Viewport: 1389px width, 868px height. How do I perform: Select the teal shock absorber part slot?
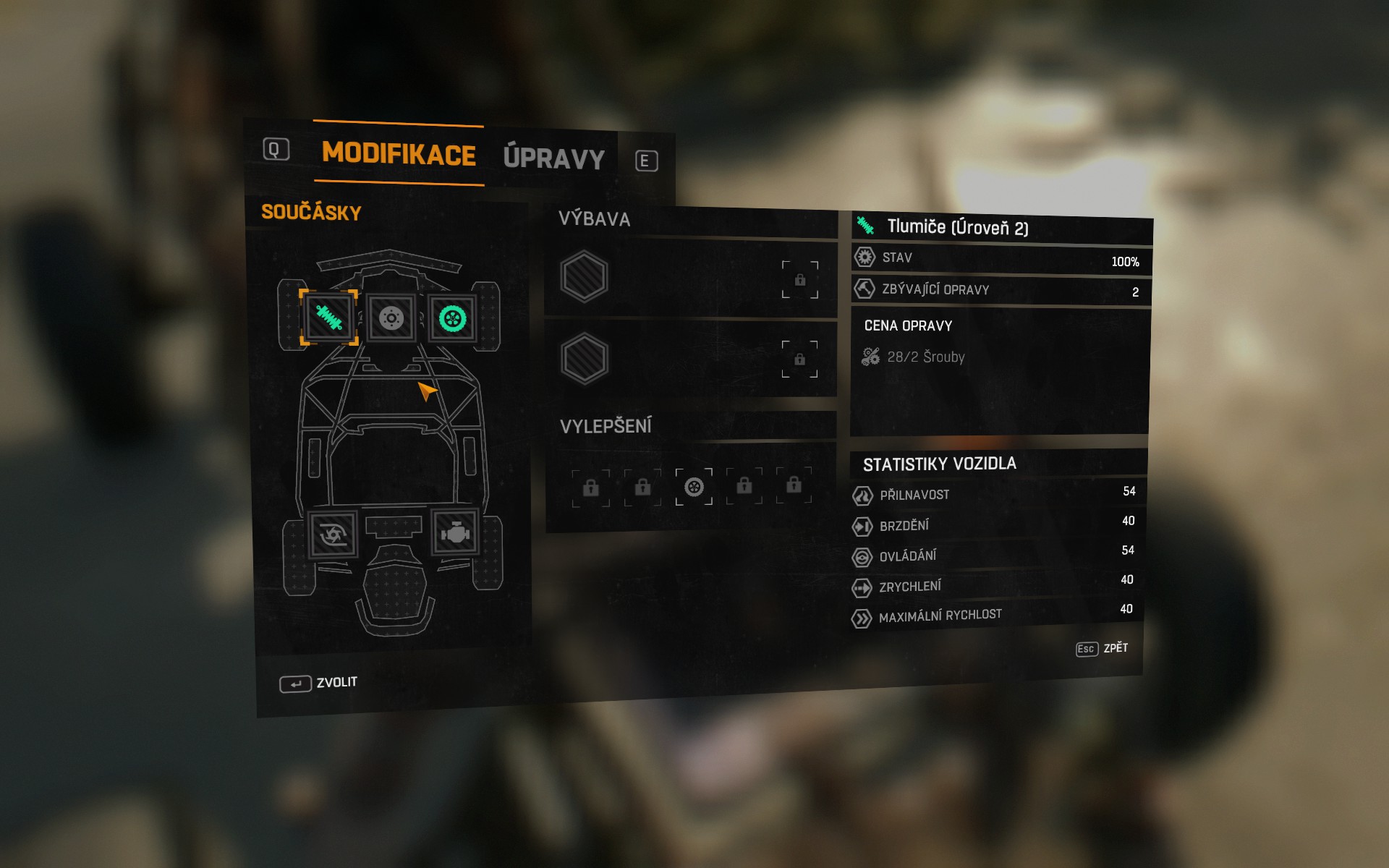tap(328, 318)
